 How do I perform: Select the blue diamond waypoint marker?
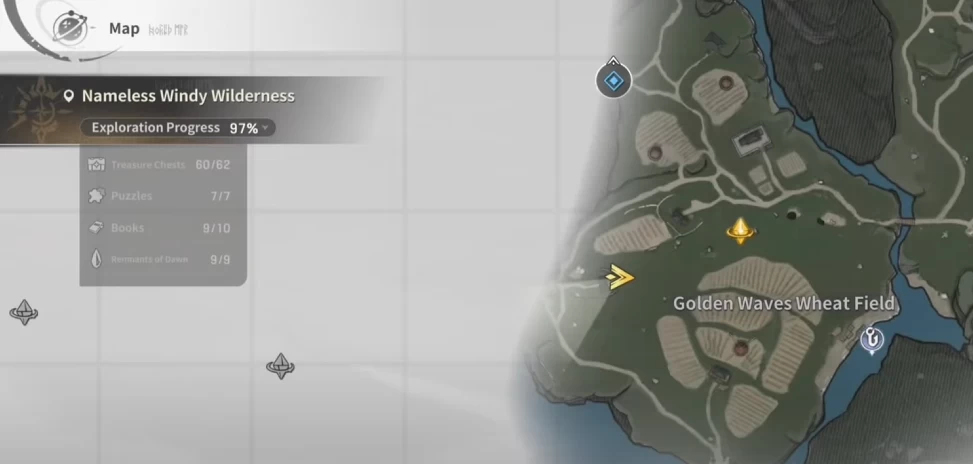(x=614, y=79)
